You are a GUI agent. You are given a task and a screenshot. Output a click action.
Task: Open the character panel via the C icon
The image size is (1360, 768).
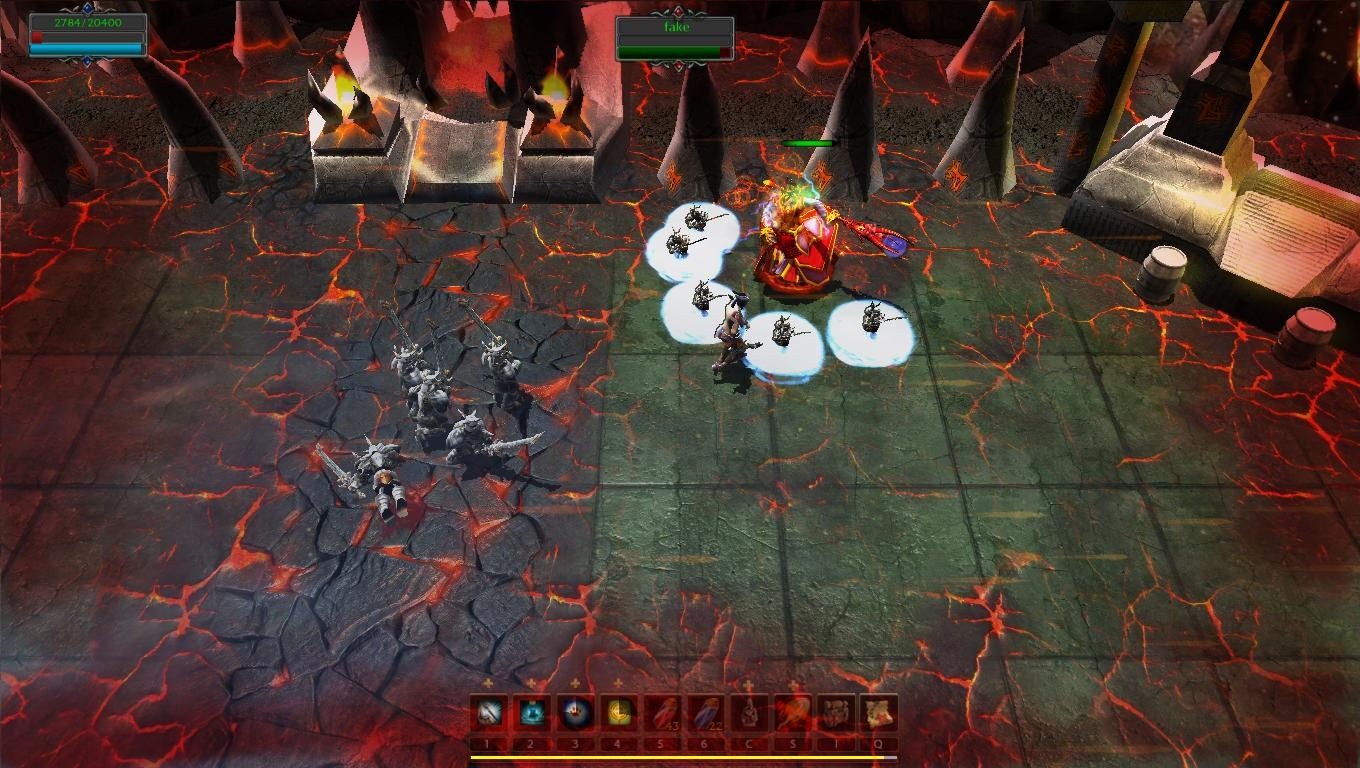click(748, 713)
